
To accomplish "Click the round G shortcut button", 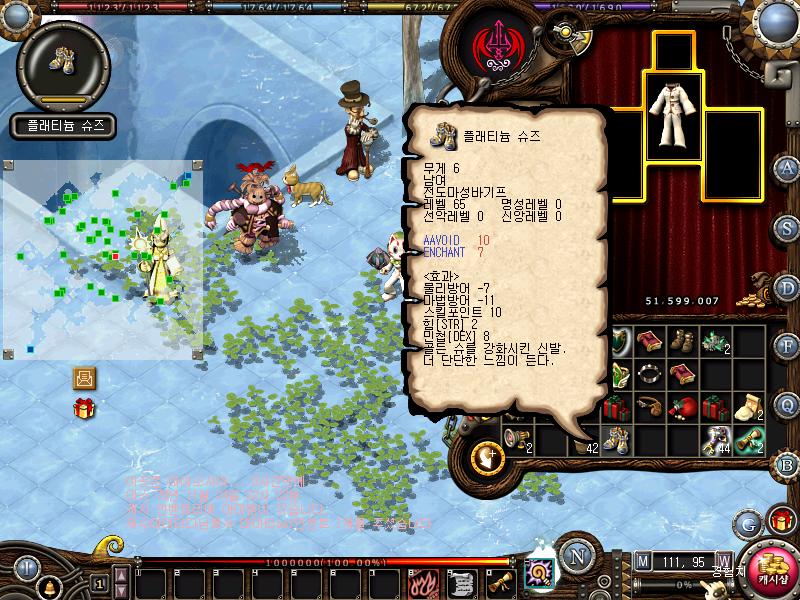I will click(747, 523).
